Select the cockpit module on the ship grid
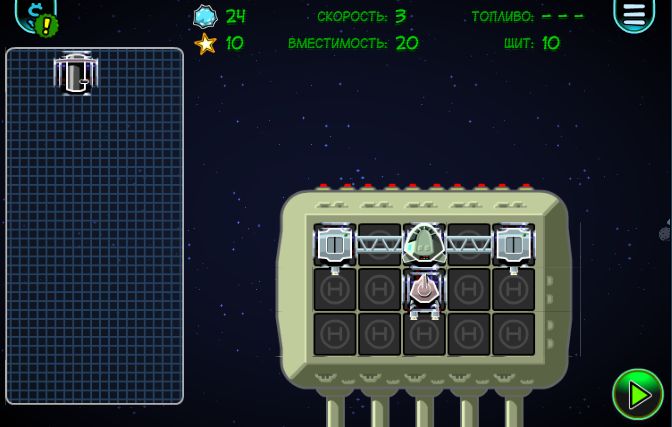 (x=424, y=243)
